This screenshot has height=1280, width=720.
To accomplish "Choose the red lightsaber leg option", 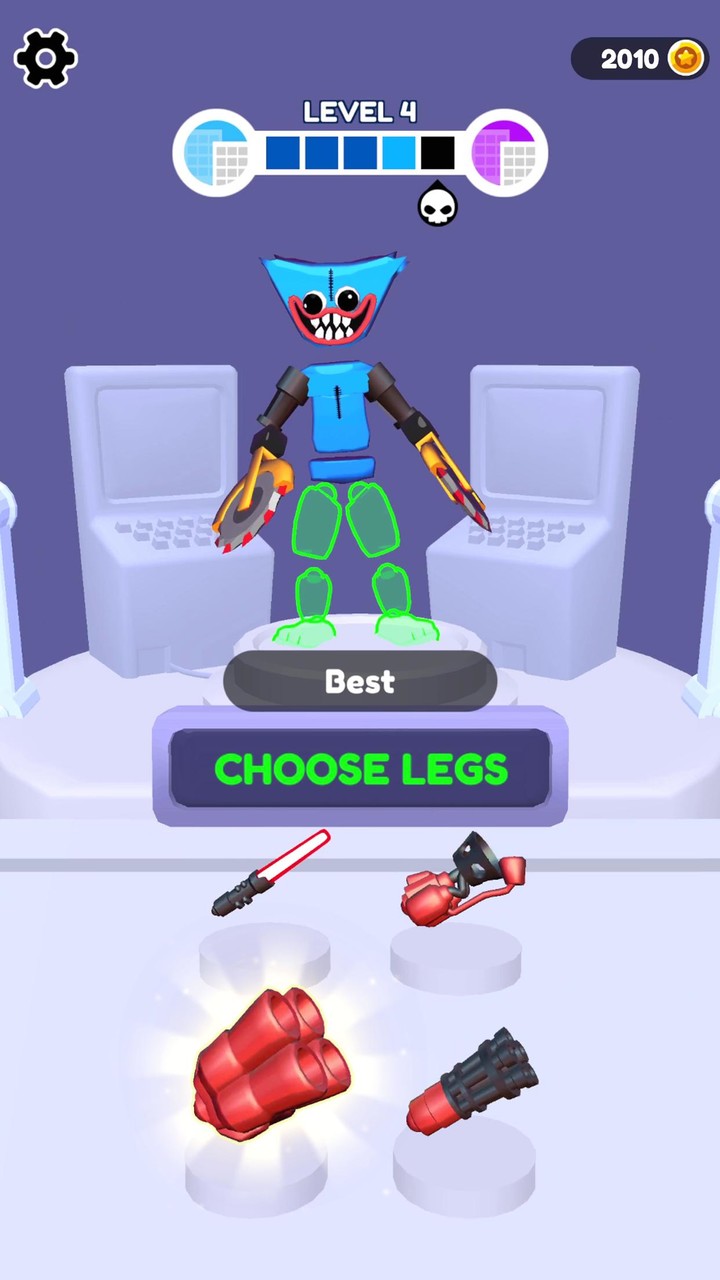I will click(x=271, y=873).
